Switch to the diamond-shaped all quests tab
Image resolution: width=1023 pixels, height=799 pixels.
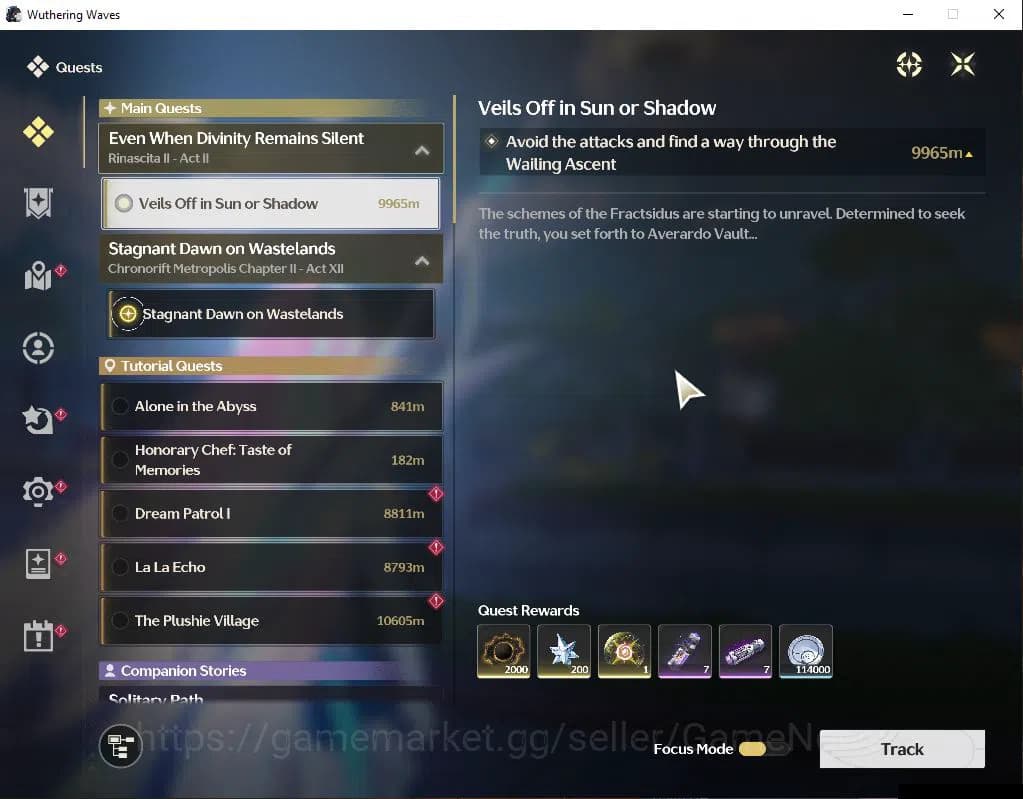tap(38, 132)
